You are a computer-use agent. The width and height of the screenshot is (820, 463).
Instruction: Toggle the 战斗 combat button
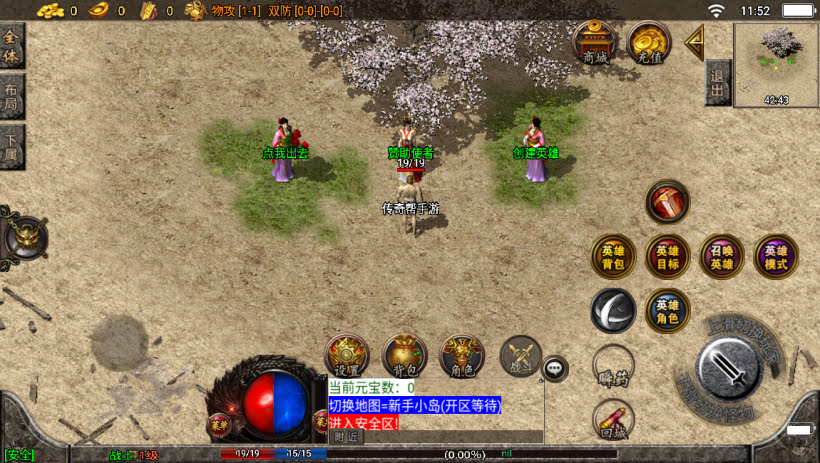click(x=520, y=356)
